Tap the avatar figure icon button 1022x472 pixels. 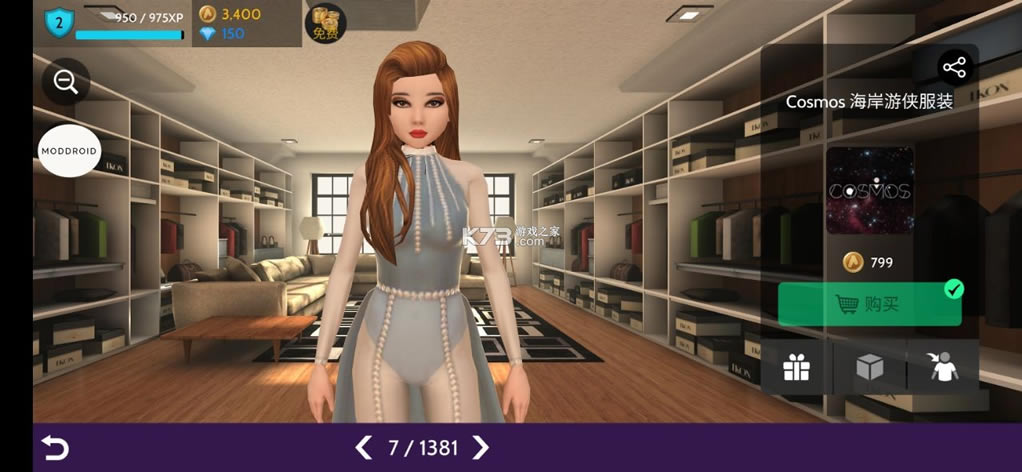click(943, 368)
